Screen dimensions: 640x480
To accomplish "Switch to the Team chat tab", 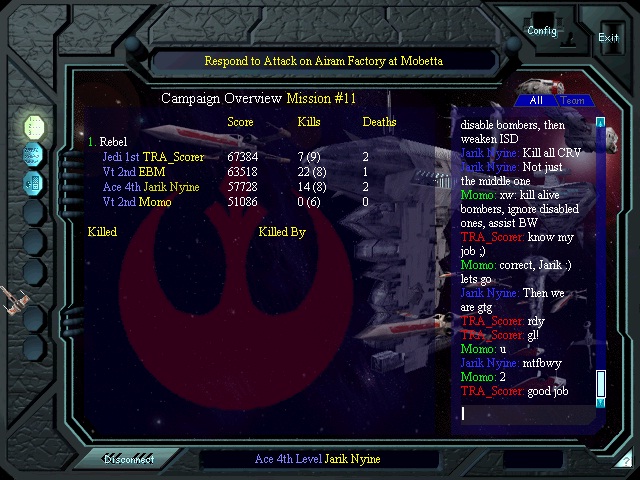I will point(573,100).
